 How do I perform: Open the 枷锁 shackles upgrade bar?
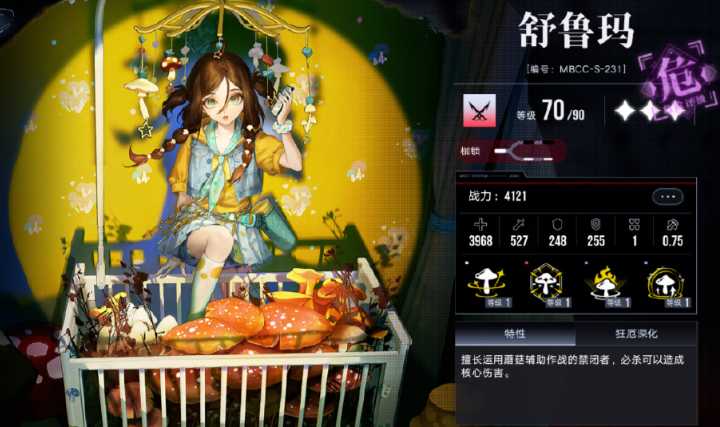click(x=530, y=152)
